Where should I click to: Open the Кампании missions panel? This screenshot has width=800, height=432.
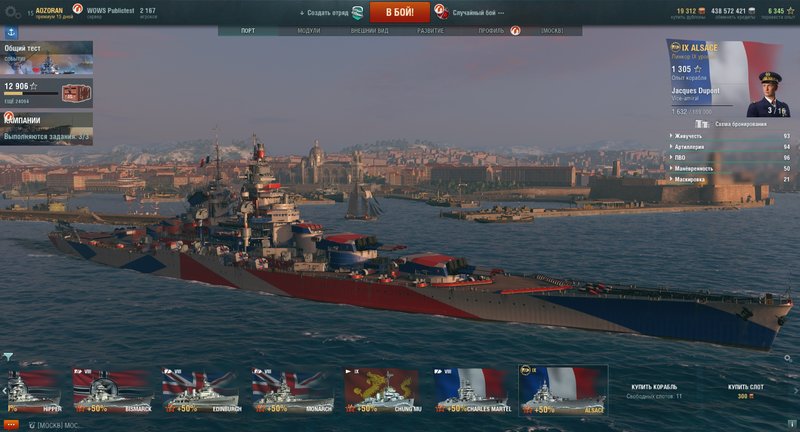(46, 127)
